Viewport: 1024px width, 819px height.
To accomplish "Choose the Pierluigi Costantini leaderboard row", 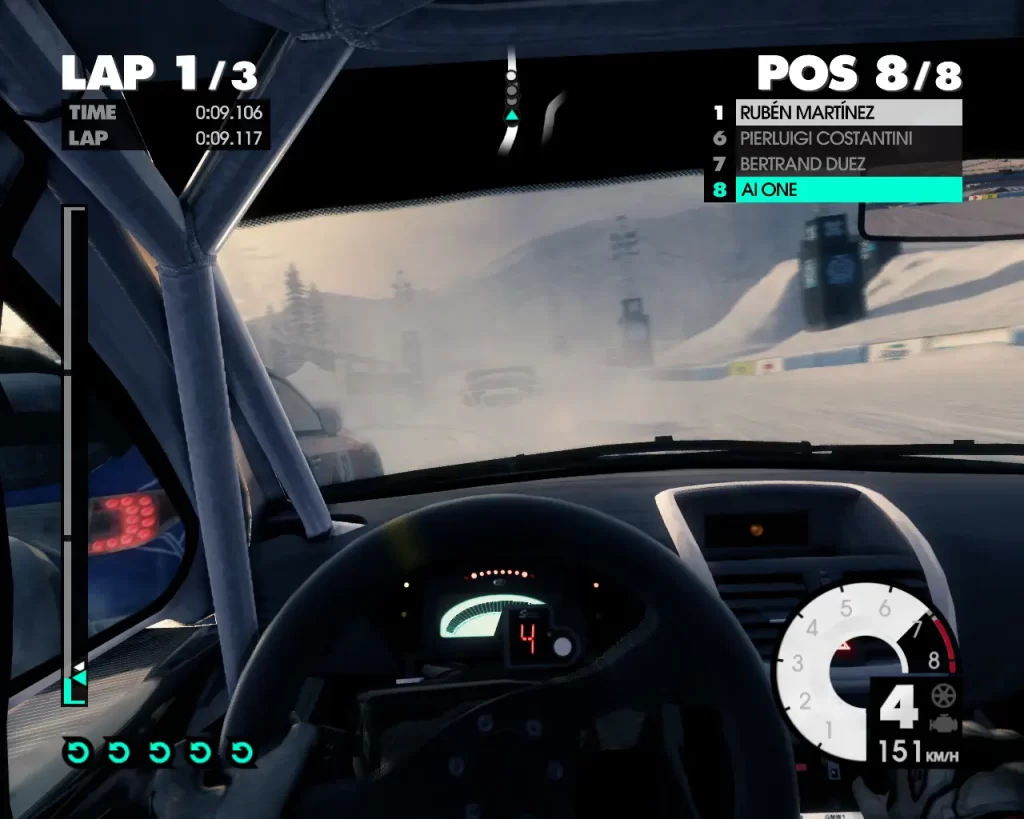I will [848, 138].
